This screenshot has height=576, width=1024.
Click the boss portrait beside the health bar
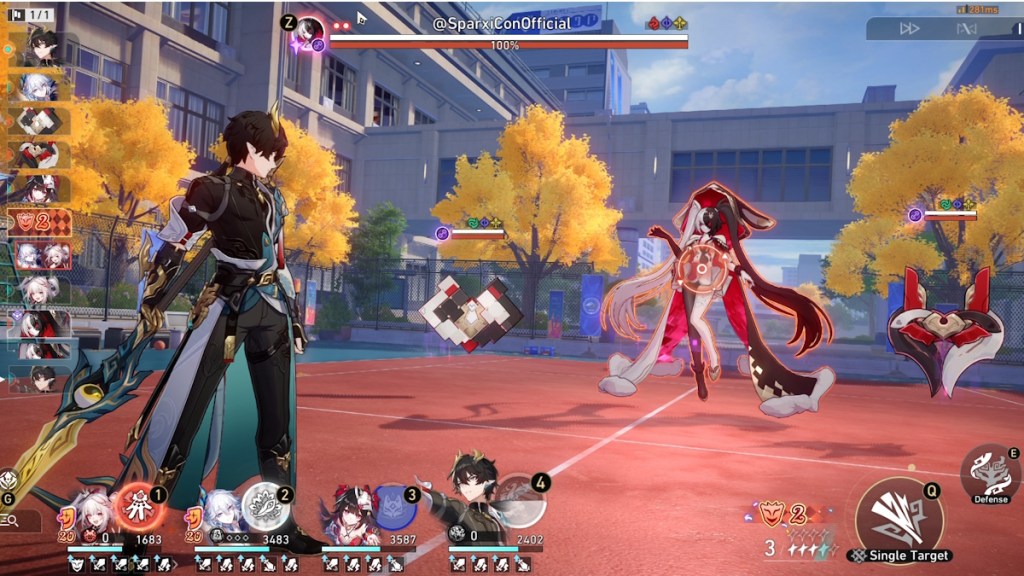(310, 31)
